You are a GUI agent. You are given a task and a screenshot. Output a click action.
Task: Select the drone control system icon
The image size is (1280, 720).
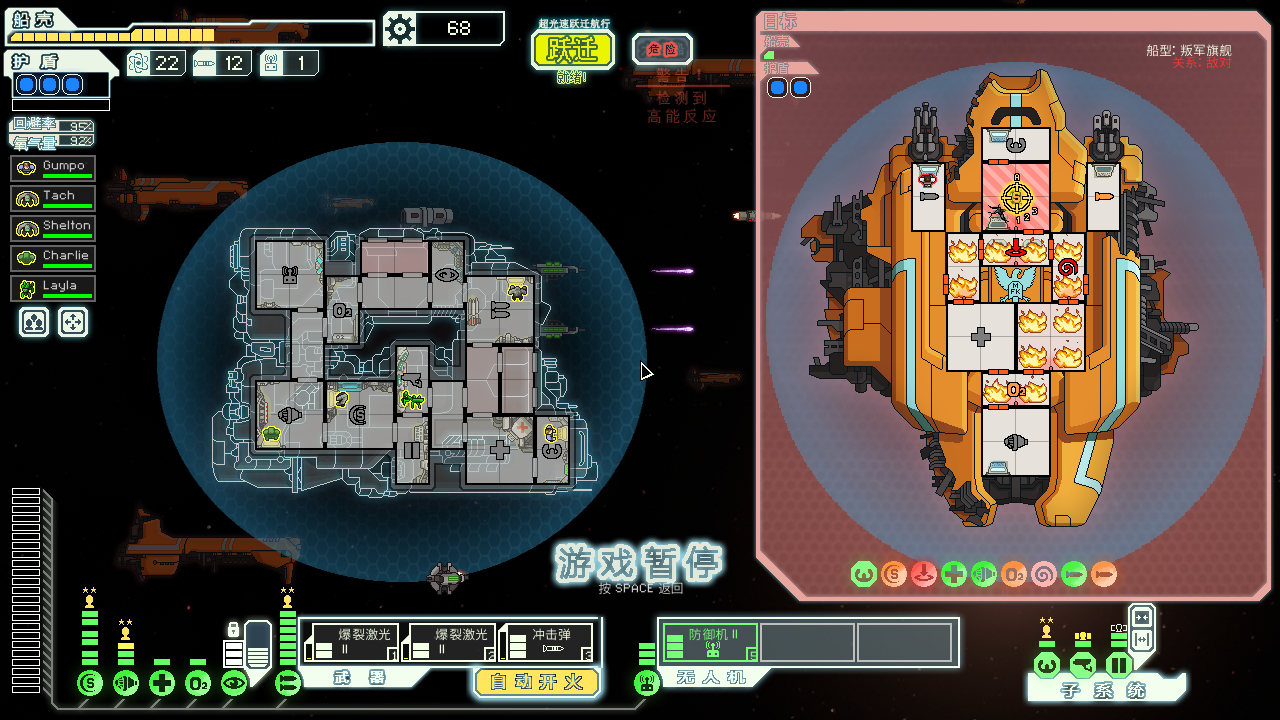pyautogui.click(x=647, y=684)
